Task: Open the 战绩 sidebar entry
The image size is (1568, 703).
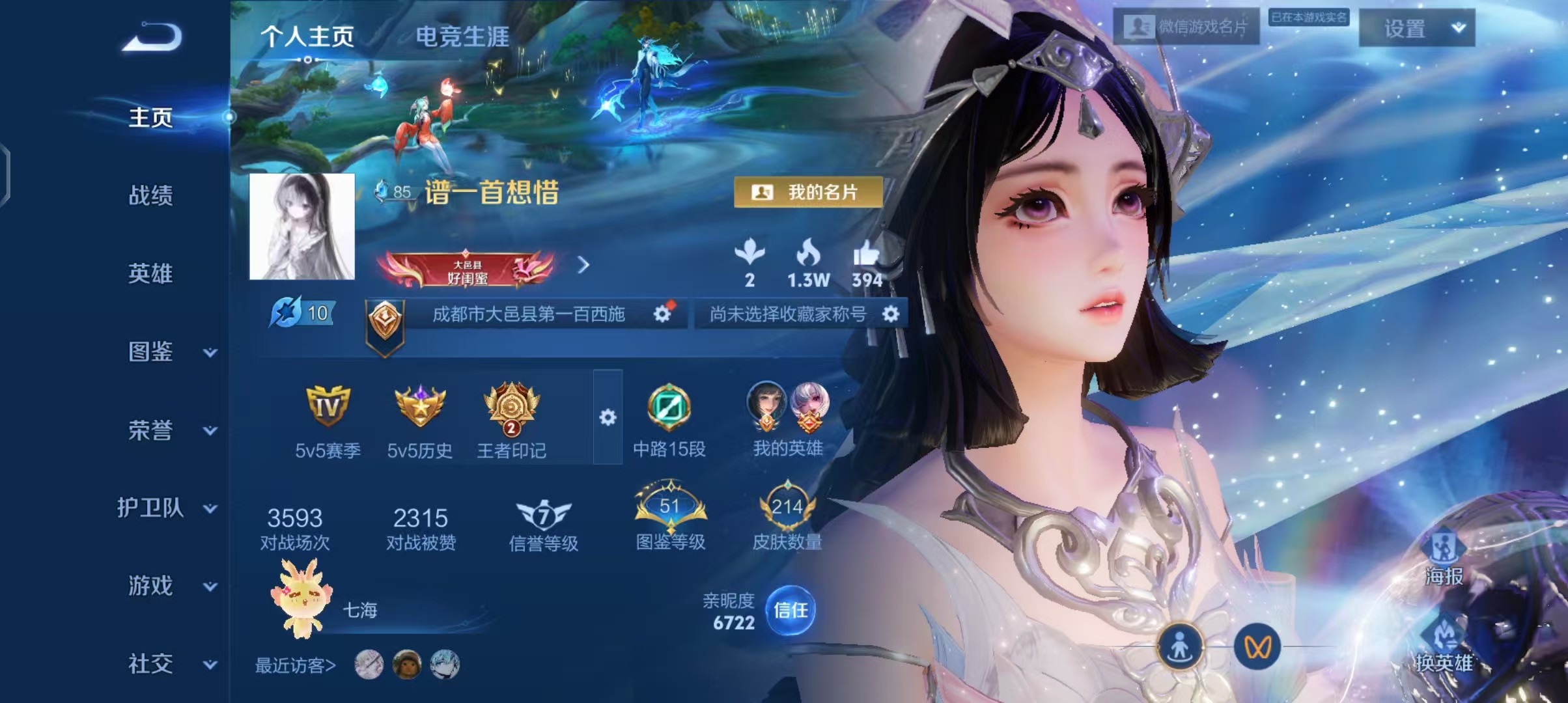Action: click(x=150, y=195)
